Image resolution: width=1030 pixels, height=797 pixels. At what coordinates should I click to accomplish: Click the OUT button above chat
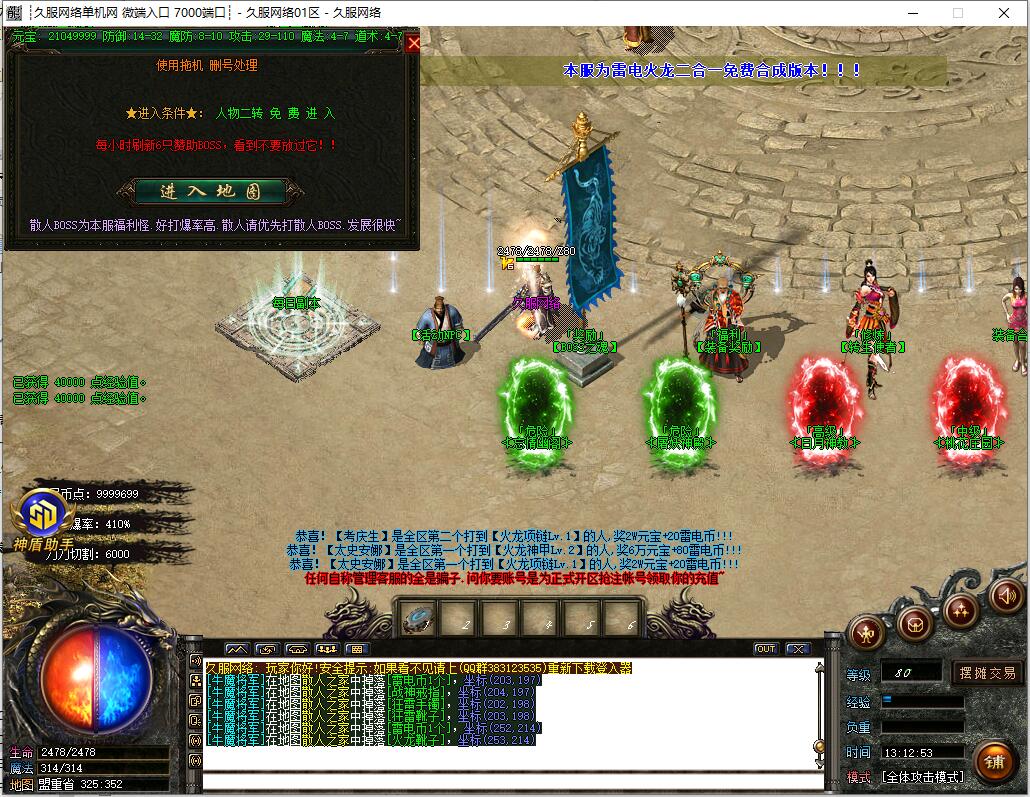pyautogui.click(x=765, y=649)
